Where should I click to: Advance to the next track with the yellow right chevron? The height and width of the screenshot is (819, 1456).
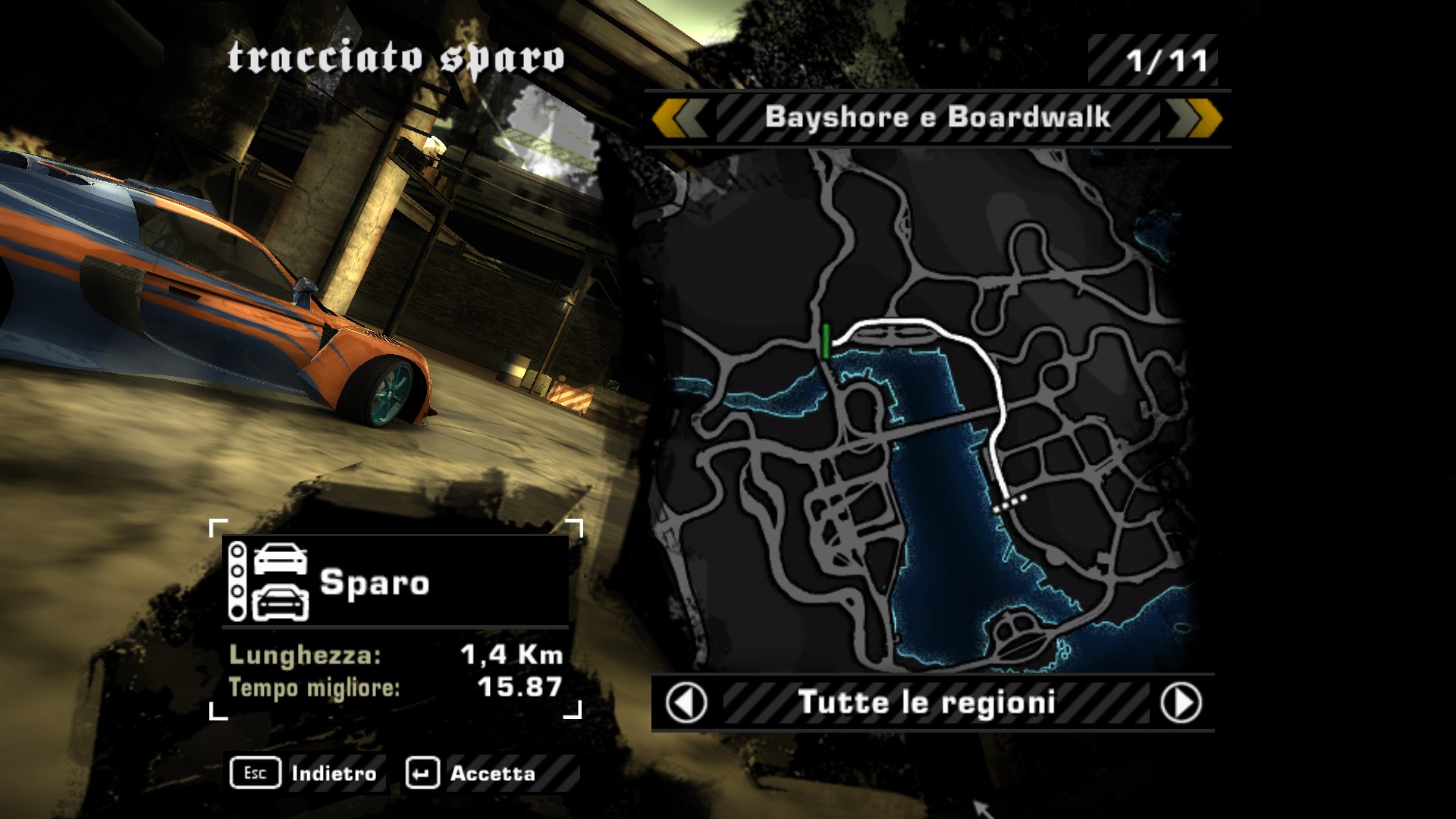click(x=1194, y=118)
